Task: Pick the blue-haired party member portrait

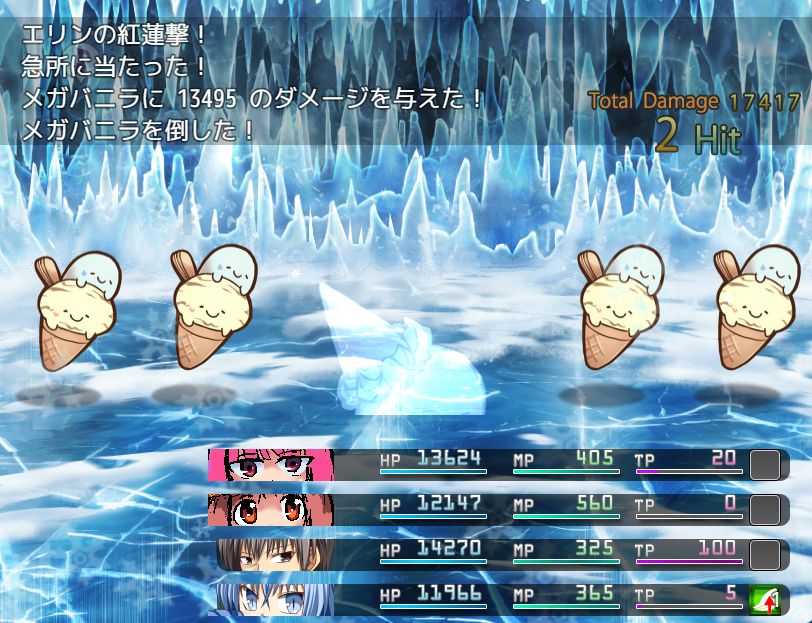Action: [x=271, y=599]
